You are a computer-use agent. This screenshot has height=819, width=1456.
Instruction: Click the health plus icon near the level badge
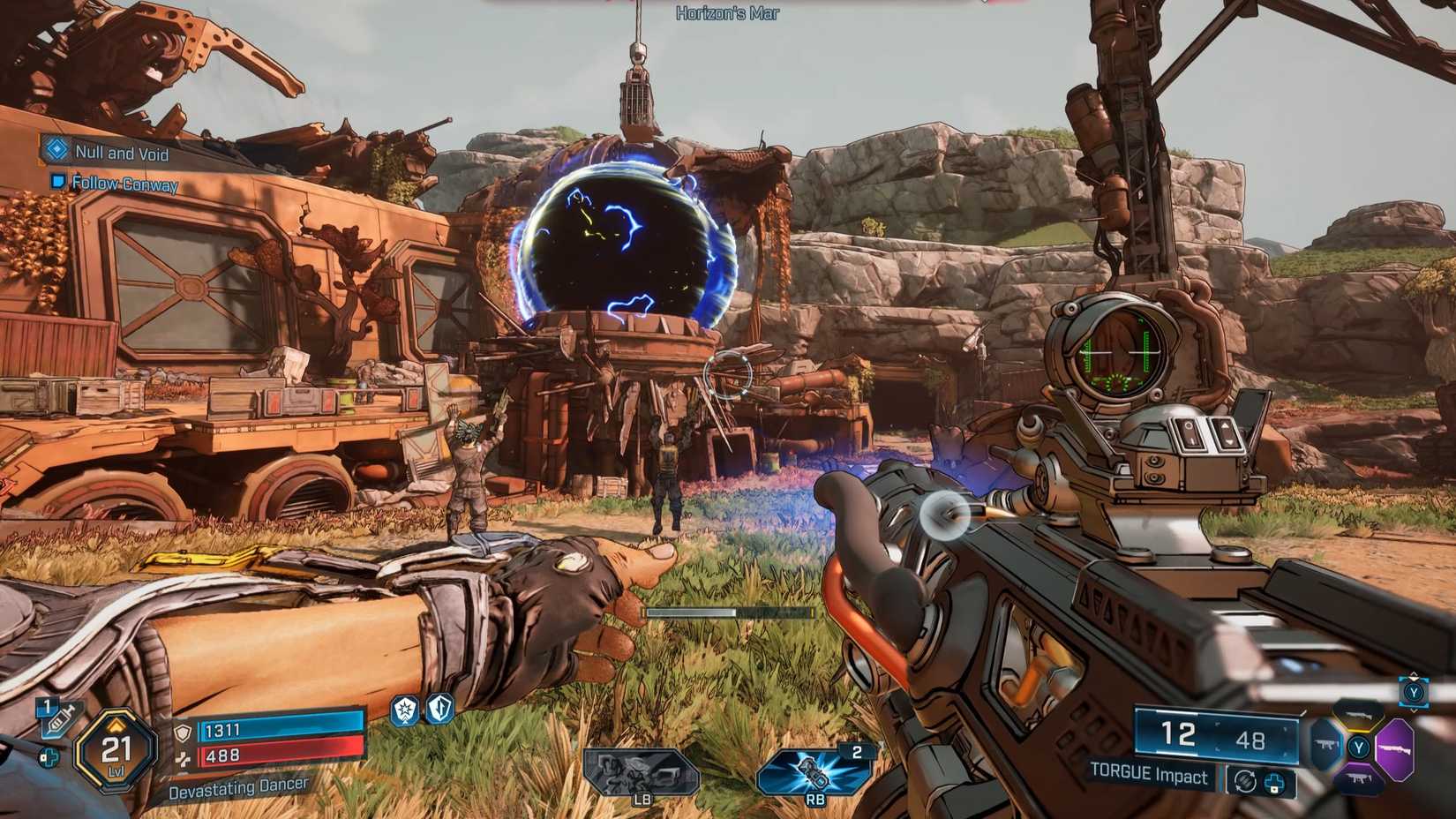pos(49,756)
